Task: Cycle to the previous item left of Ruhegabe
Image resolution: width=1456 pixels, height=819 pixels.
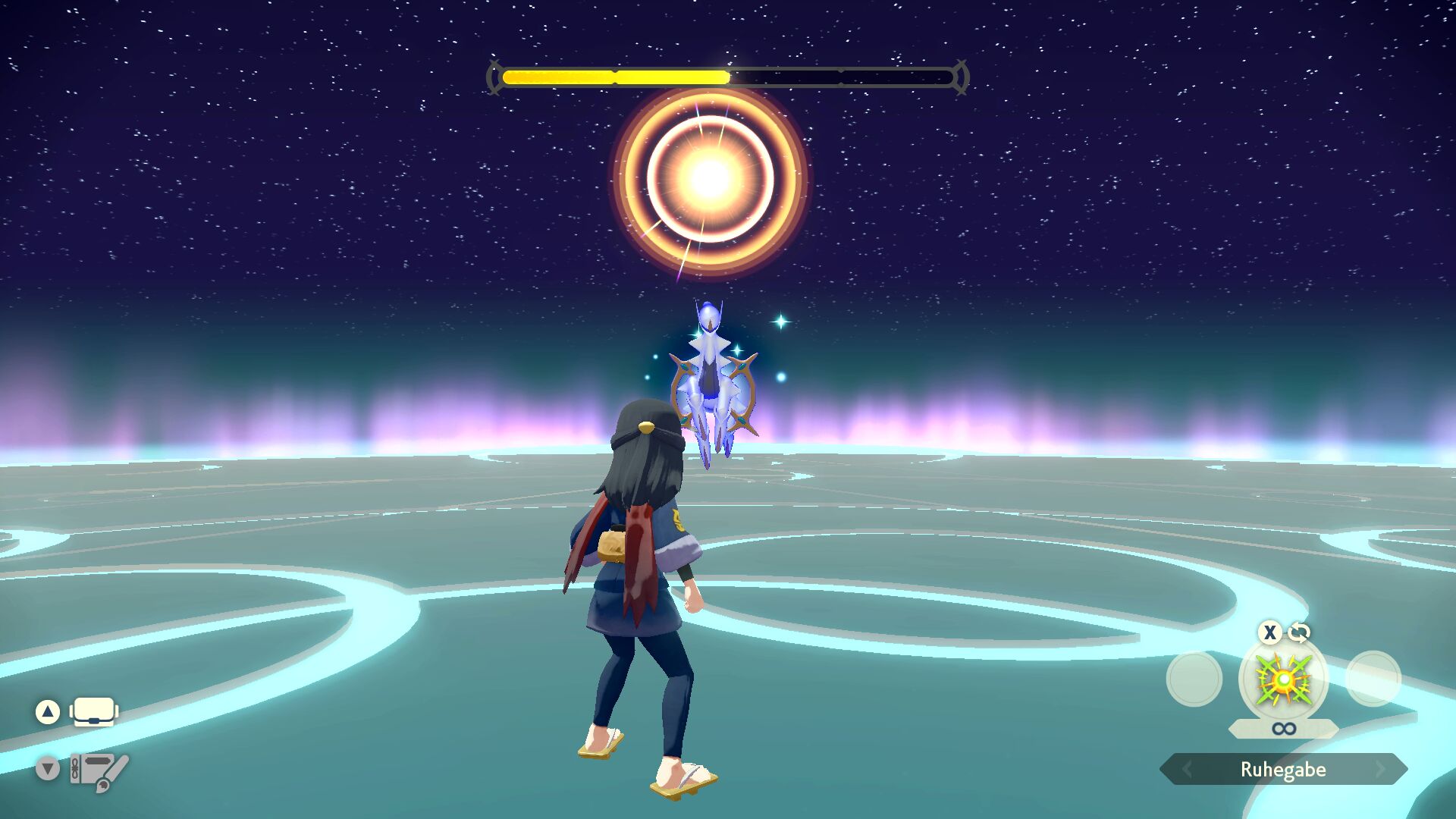Action: click(x=1187, y=769)
